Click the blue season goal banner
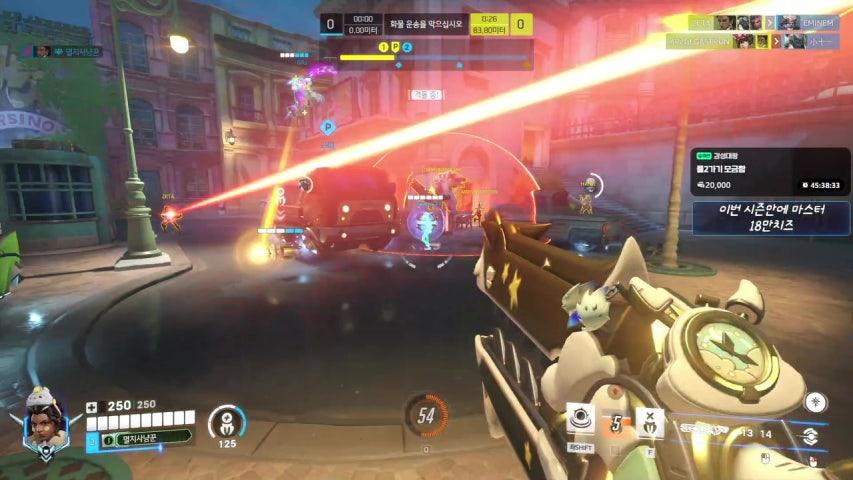853x480 pixels. (x=769, y=217)
